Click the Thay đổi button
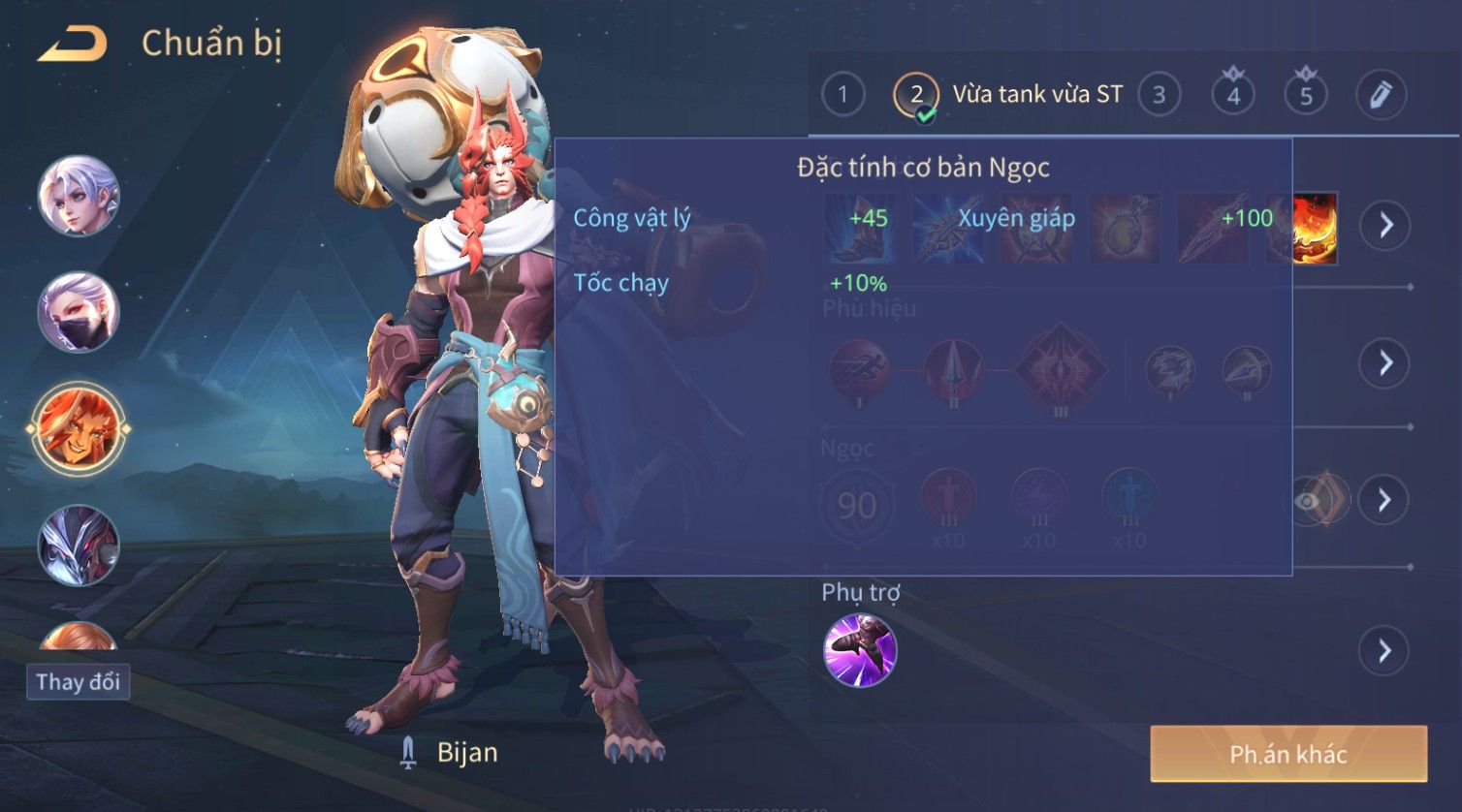The image size is (1462, 812). pos(78,682)
